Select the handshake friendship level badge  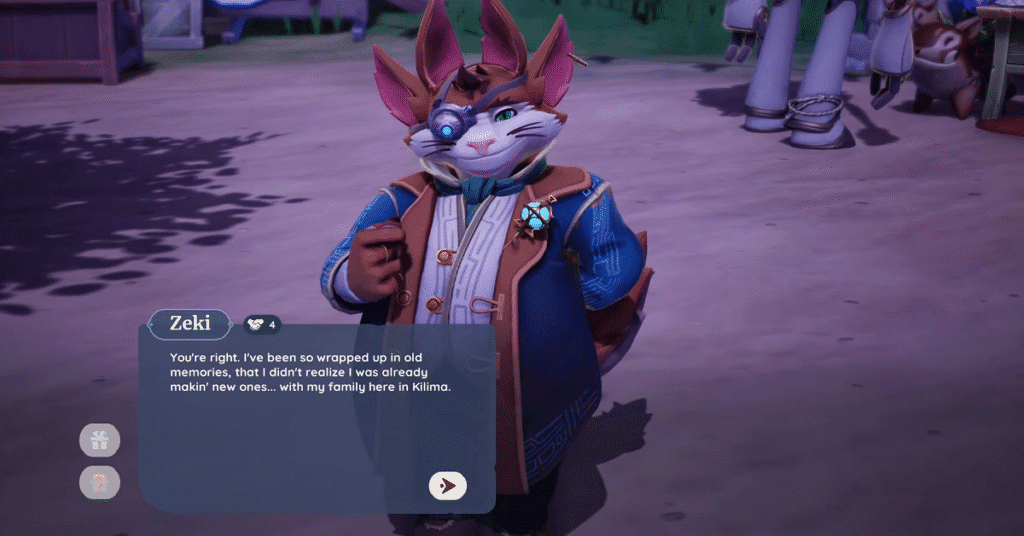click(x=262, y=324)
